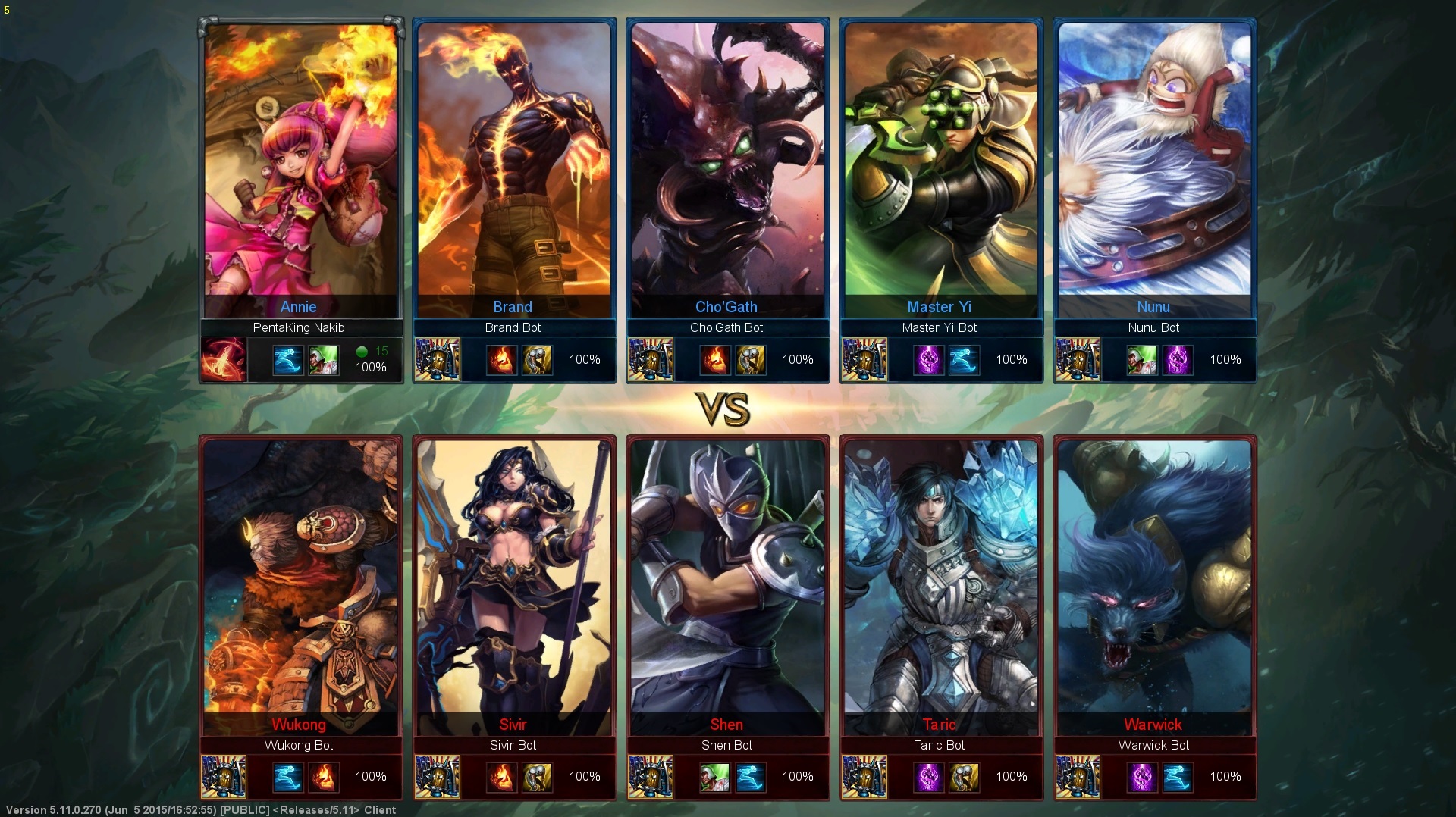Click PentaKing Nakib's red summoner icon
Screen dimensions: 1456x817
224,359
